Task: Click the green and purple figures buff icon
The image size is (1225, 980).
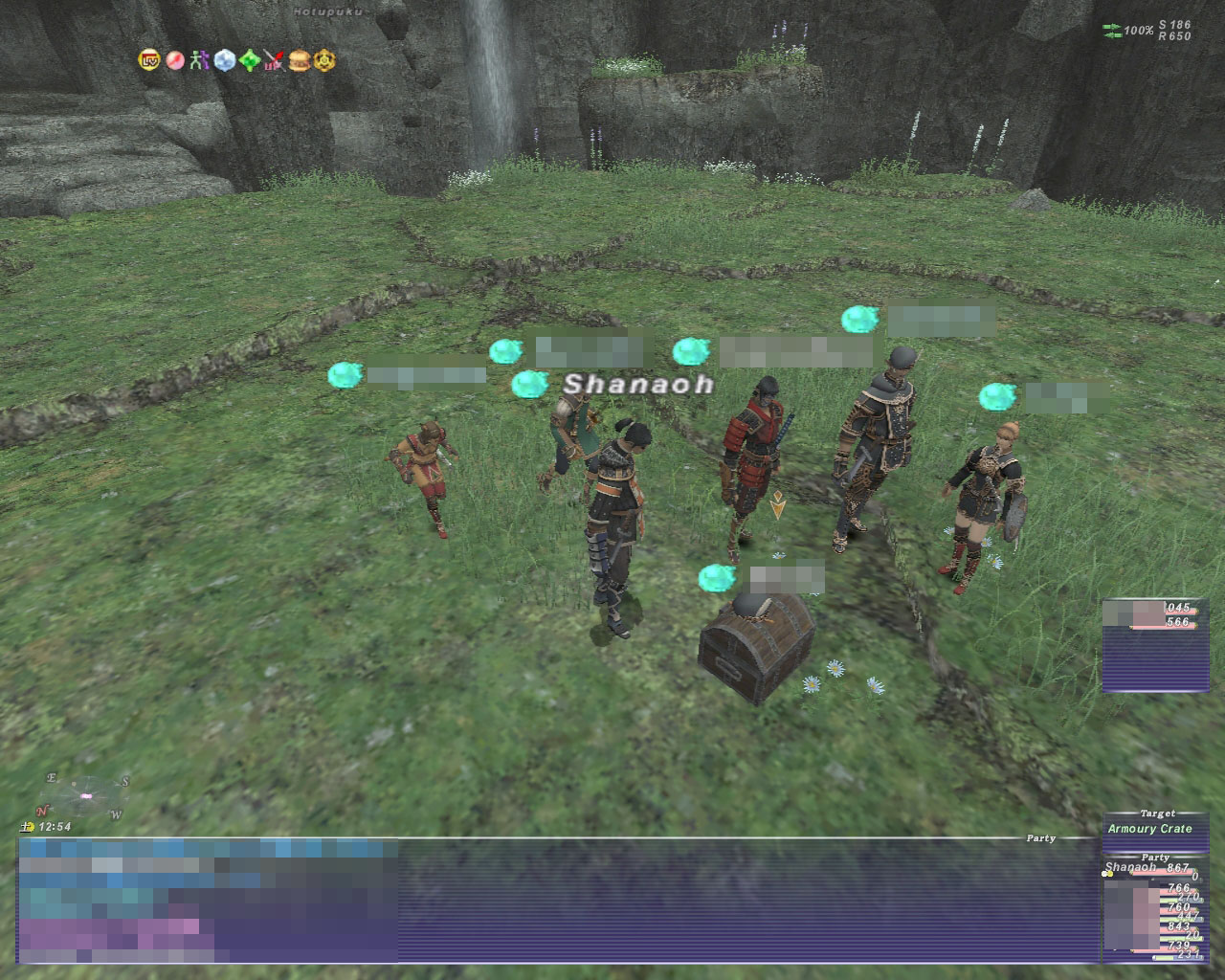Action: [199, 60]
